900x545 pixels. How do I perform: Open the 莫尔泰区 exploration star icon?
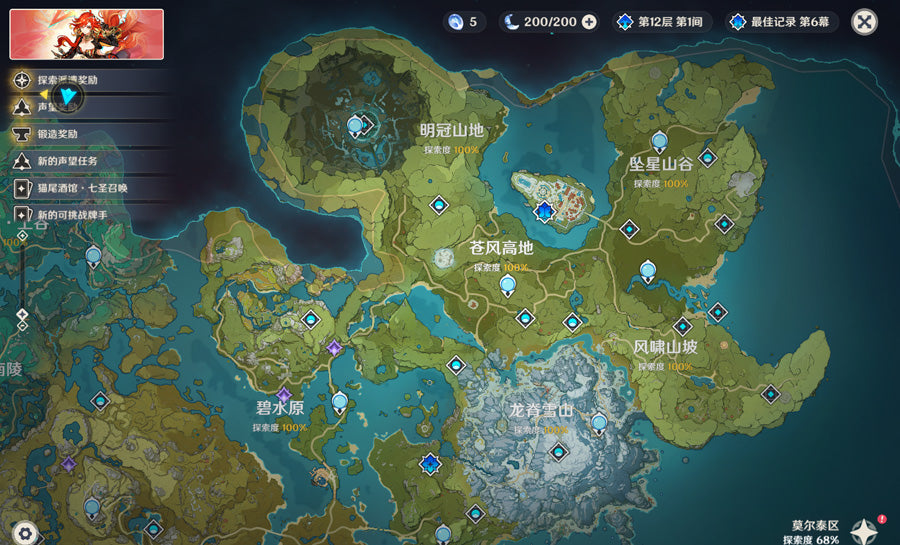pyautogui.click(x=863, y=530)
